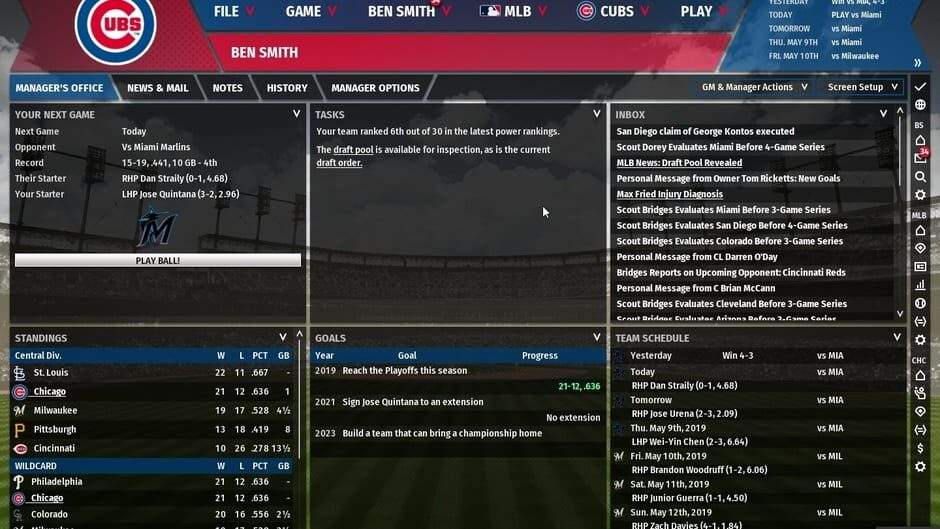Switch to the News & Mail tab

click(x=157, y=88)
